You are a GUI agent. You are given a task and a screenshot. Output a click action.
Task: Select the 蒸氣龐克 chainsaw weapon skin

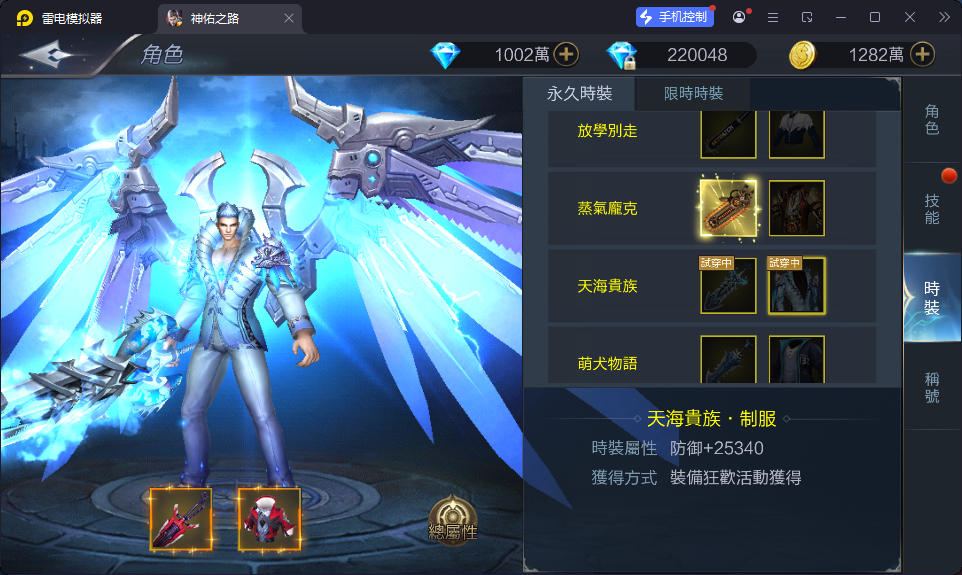click(x=728, y=209)
